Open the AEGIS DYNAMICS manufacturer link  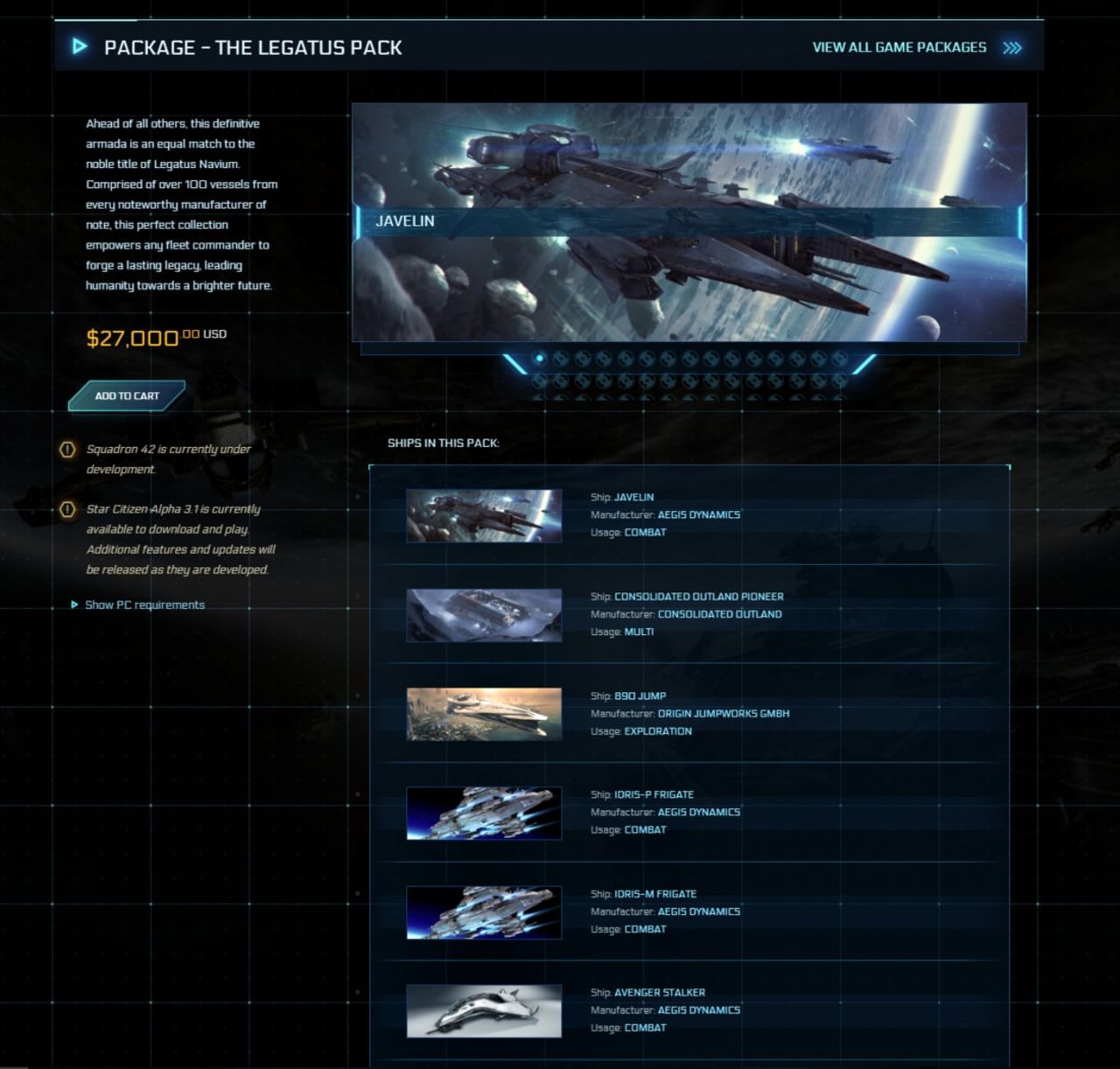(x=700, y=514)
